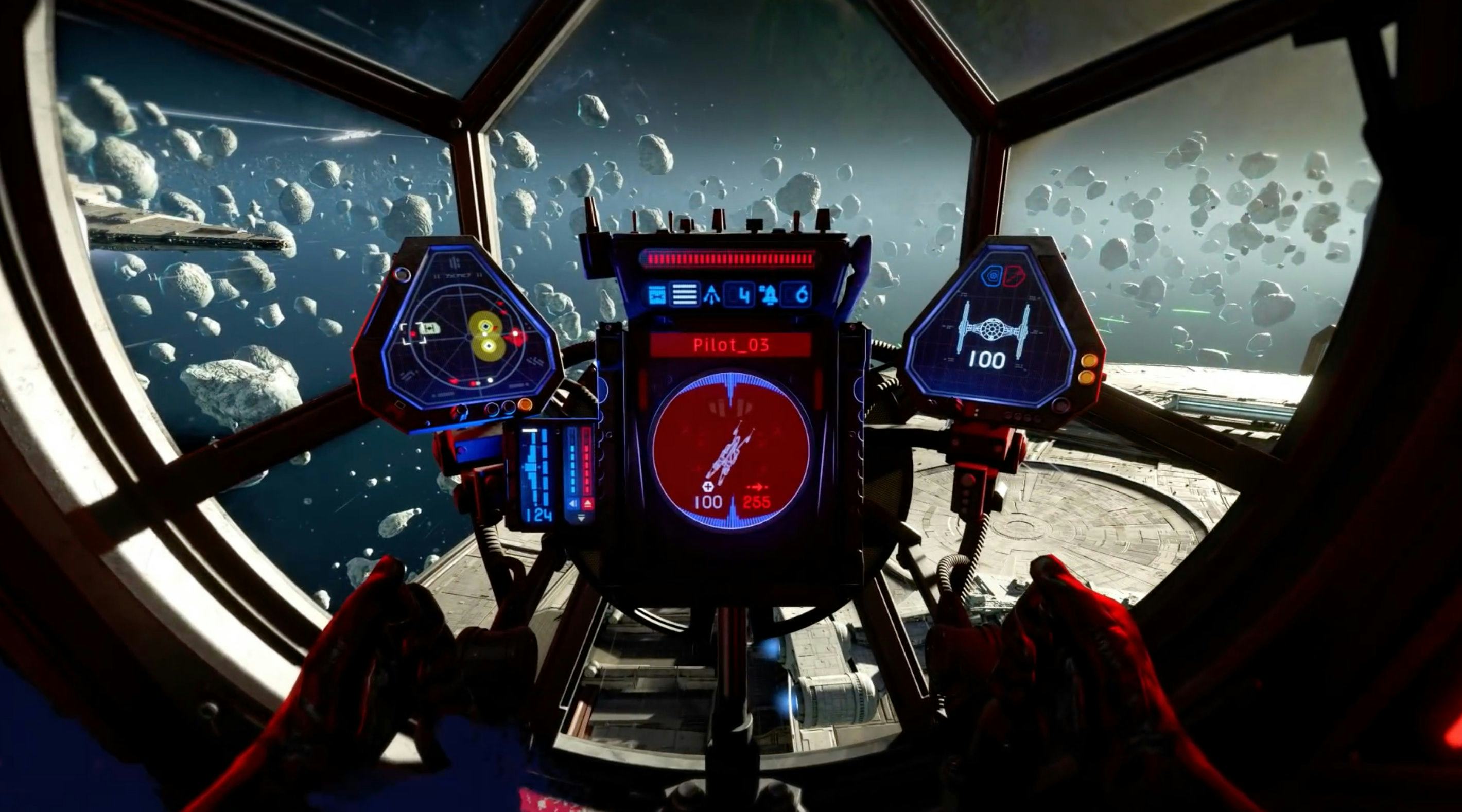The image size is (1462, 812).
Task: Select the bracketed target marker on radar
Action: 414,333
